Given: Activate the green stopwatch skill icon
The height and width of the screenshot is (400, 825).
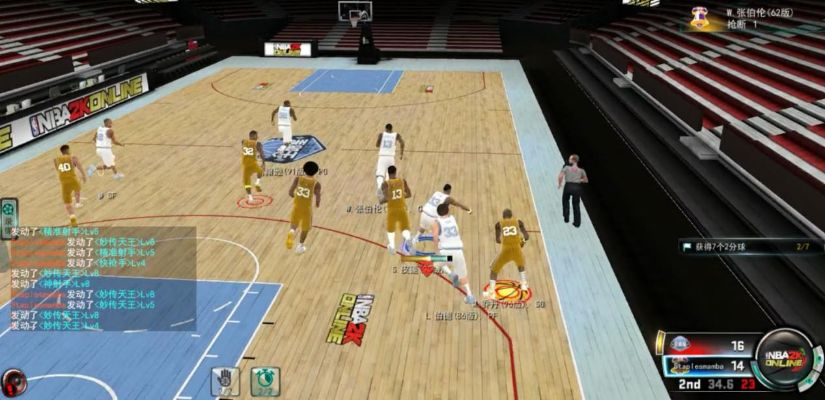Looking at the screenshot, I should 265,381.
